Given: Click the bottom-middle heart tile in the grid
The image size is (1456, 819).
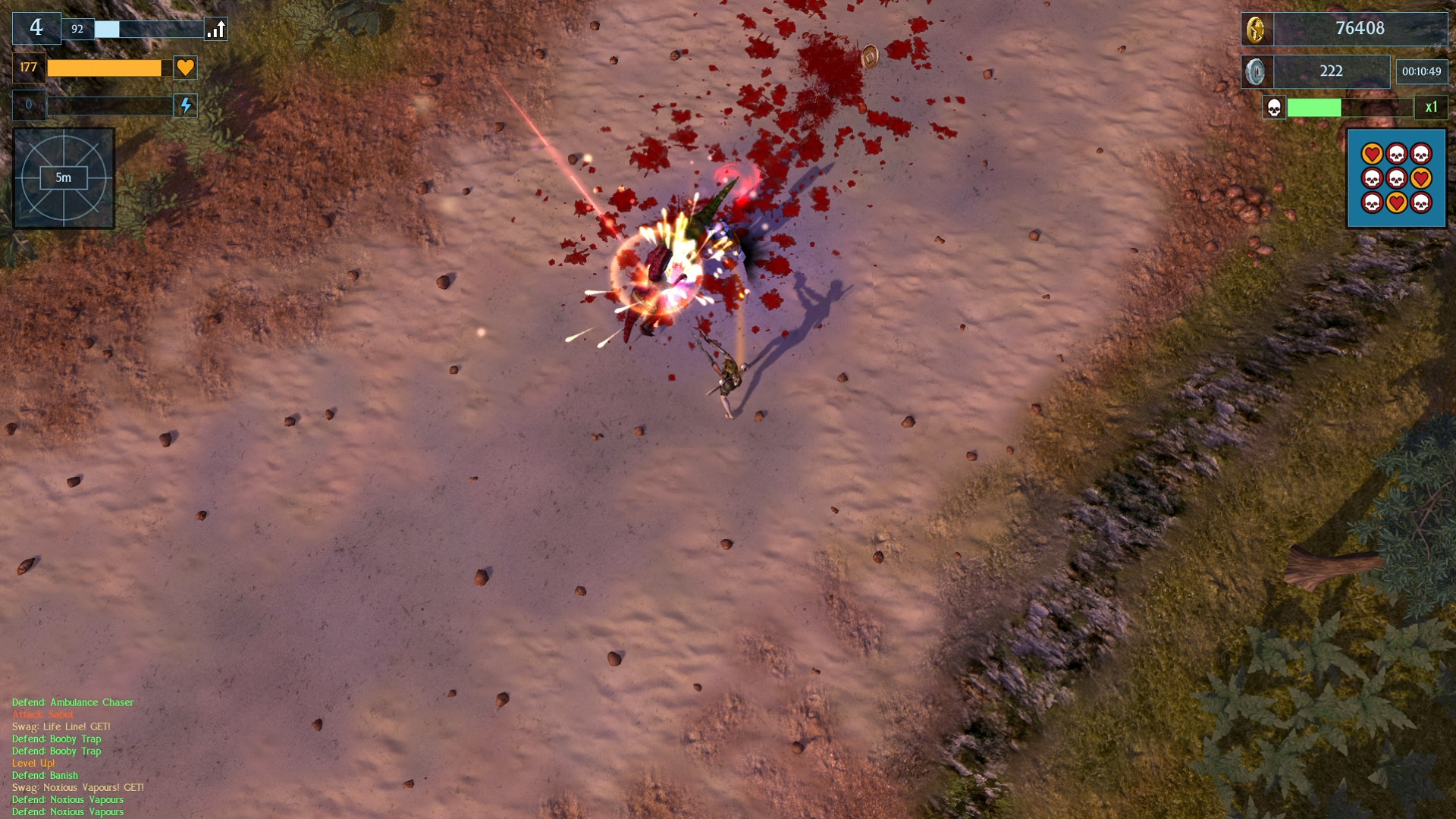Looking at the screenshot, I should click(1397, 202).
